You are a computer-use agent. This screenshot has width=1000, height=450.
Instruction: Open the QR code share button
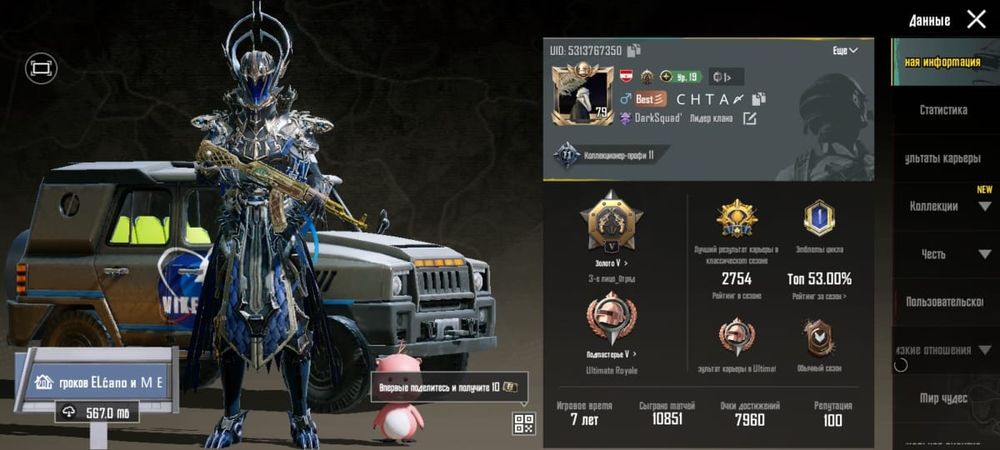tap(524, 423)
